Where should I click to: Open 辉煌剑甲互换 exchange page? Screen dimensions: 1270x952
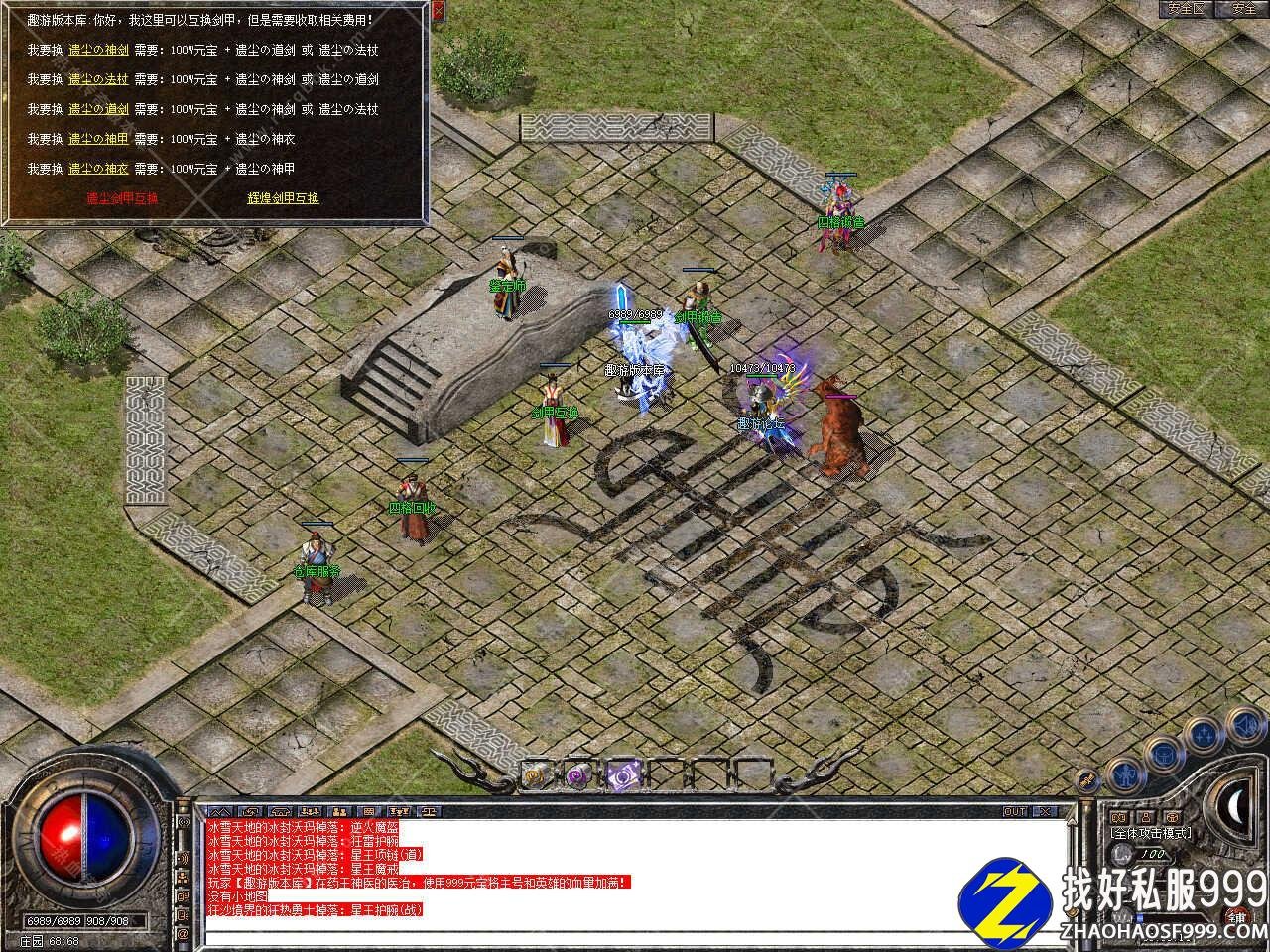pos(283,198)
